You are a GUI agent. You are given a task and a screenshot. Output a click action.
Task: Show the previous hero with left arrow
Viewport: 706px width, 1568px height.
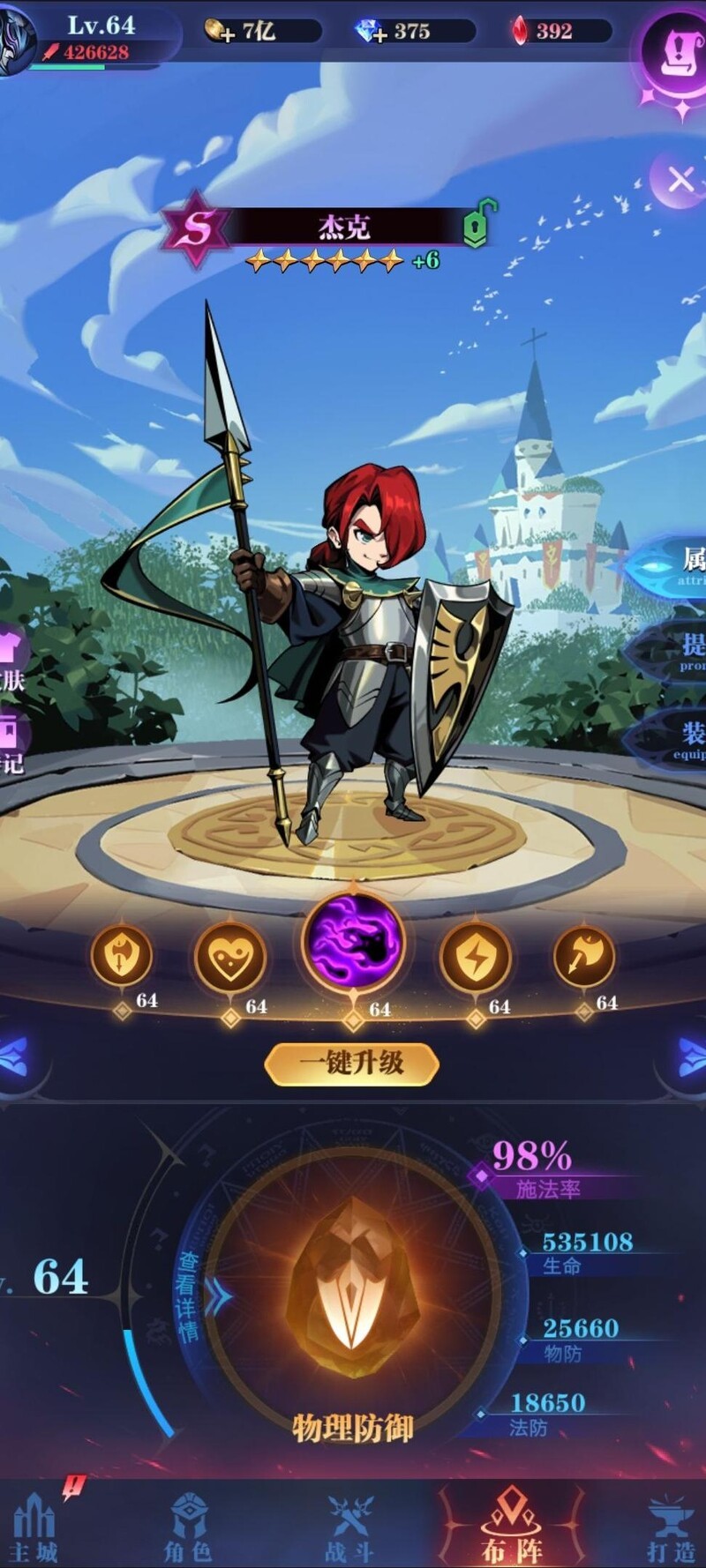tap(12, 1057)
